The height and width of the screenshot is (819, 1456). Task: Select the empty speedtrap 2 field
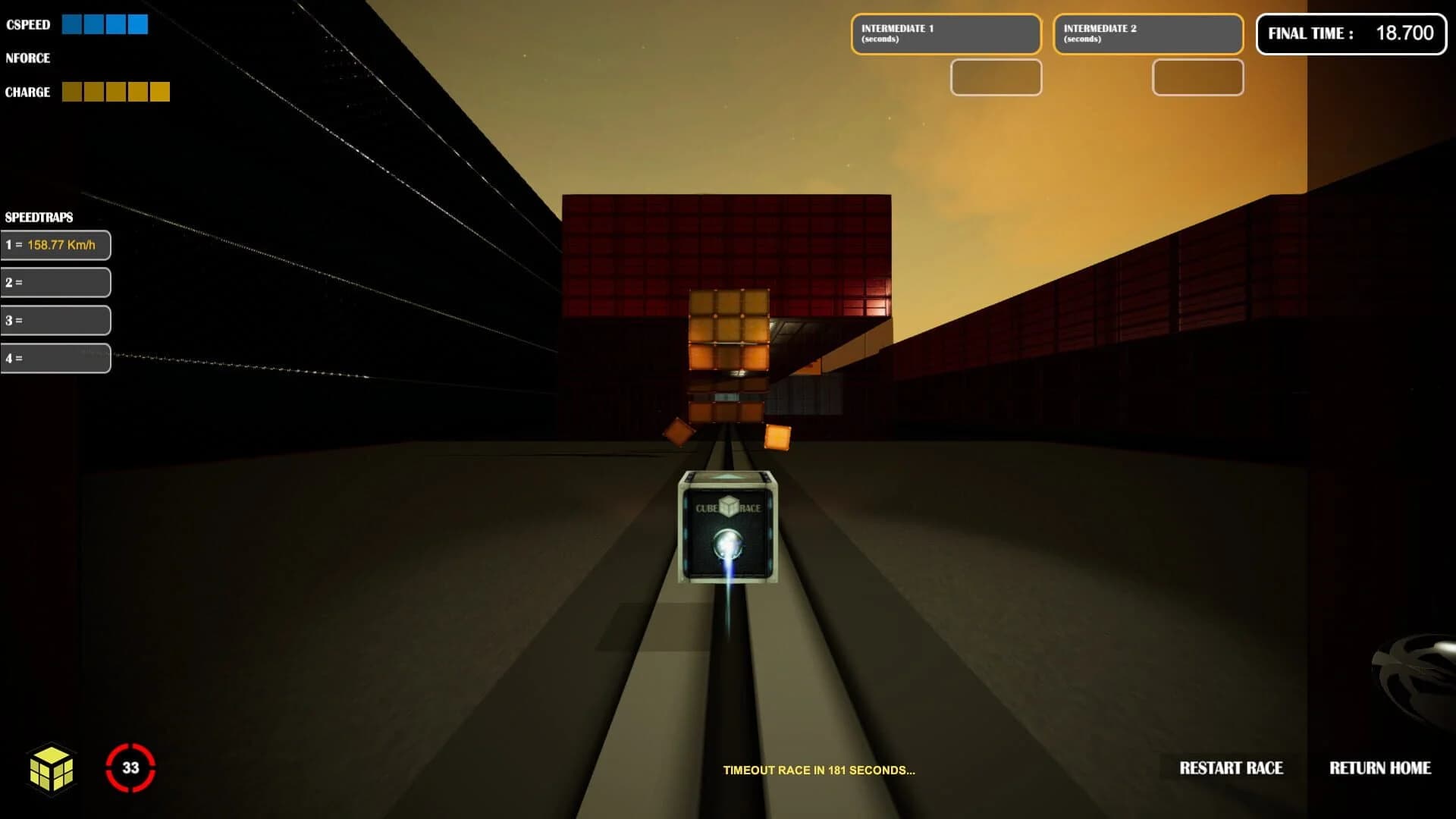56,282
